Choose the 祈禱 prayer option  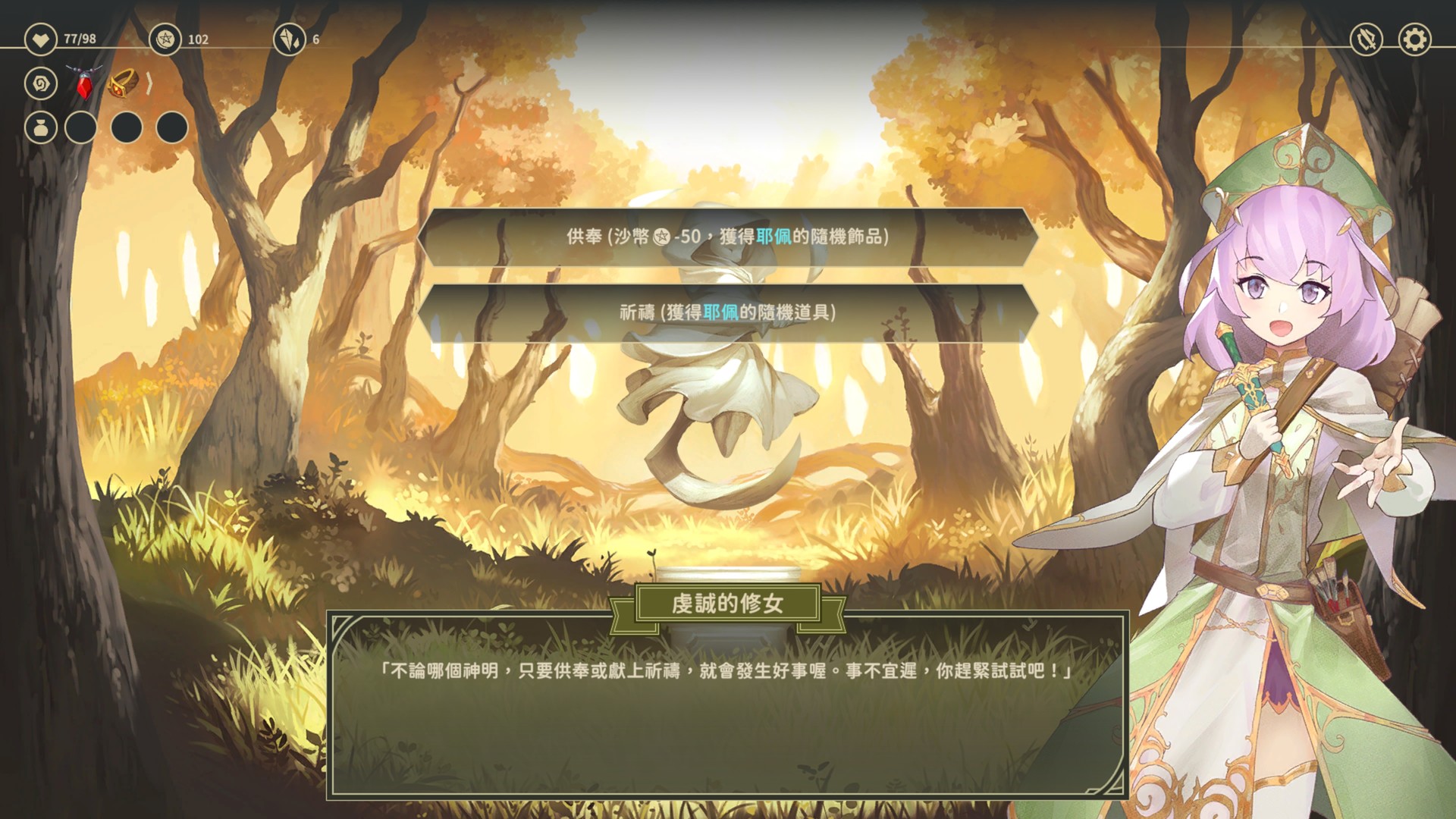[x=728, y=313]
